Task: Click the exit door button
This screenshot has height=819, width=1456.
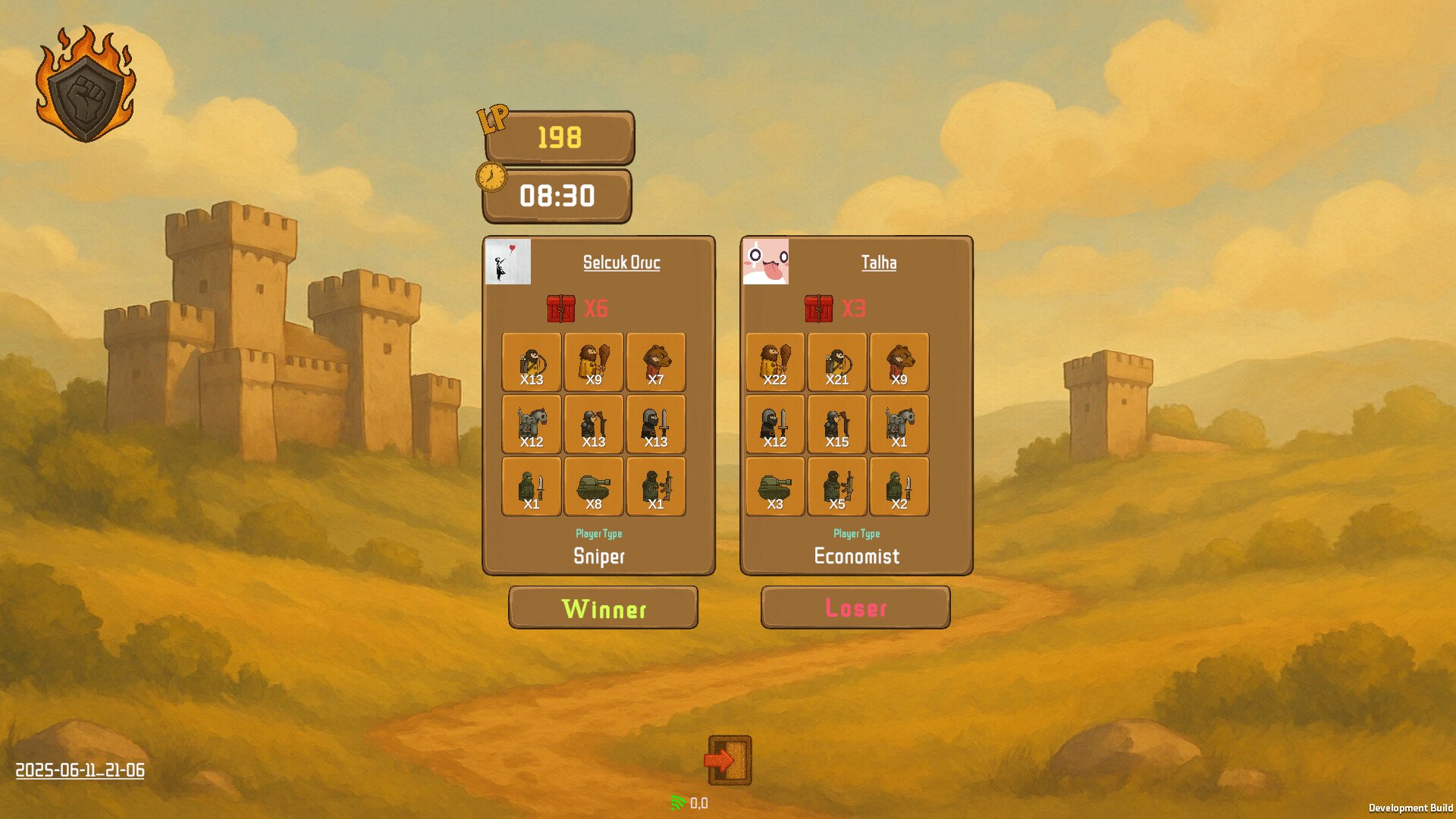Action: coord(730,760)
